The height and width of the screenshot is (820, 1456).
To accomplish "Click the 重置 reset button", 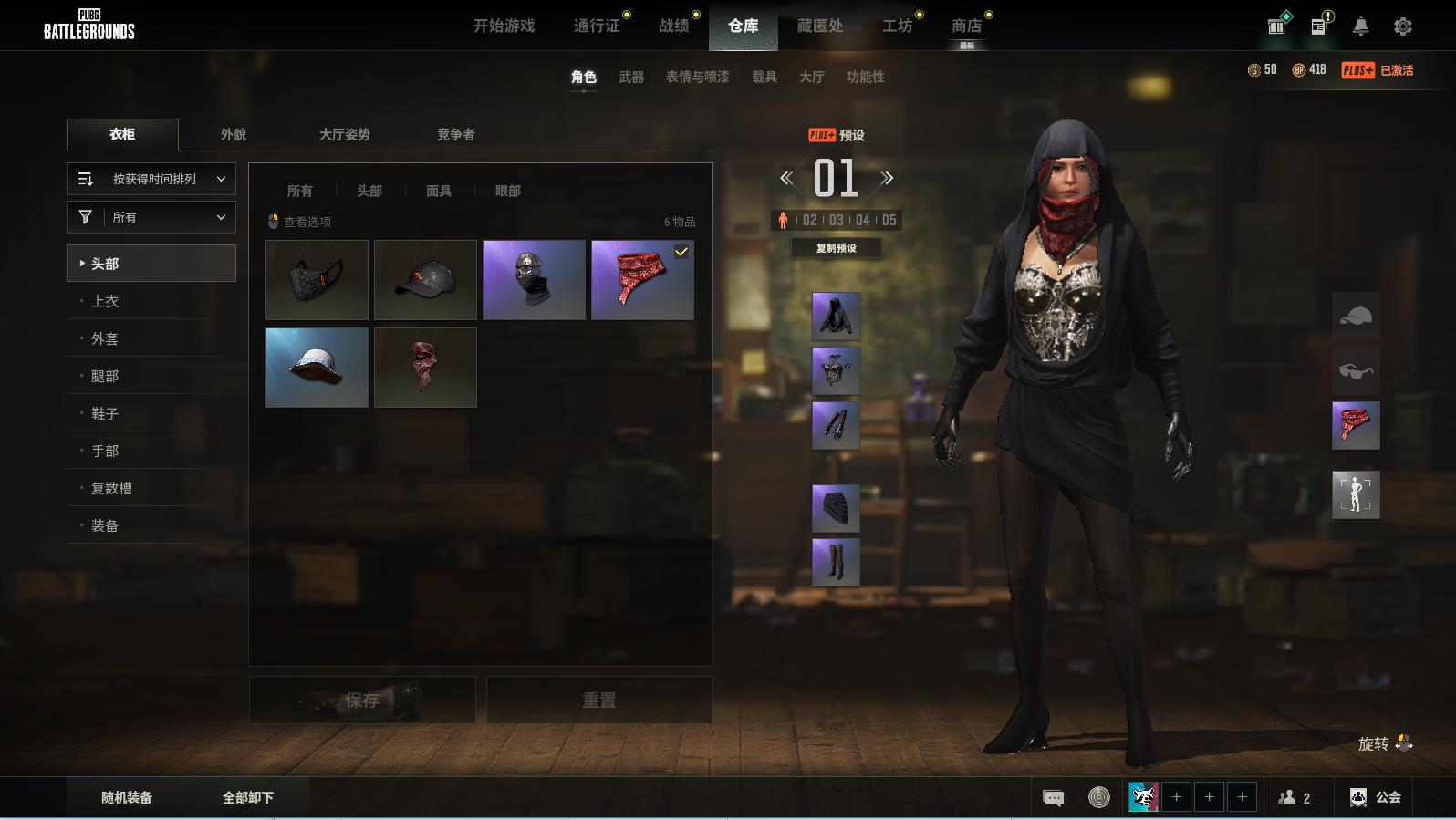I will (599, 700).
